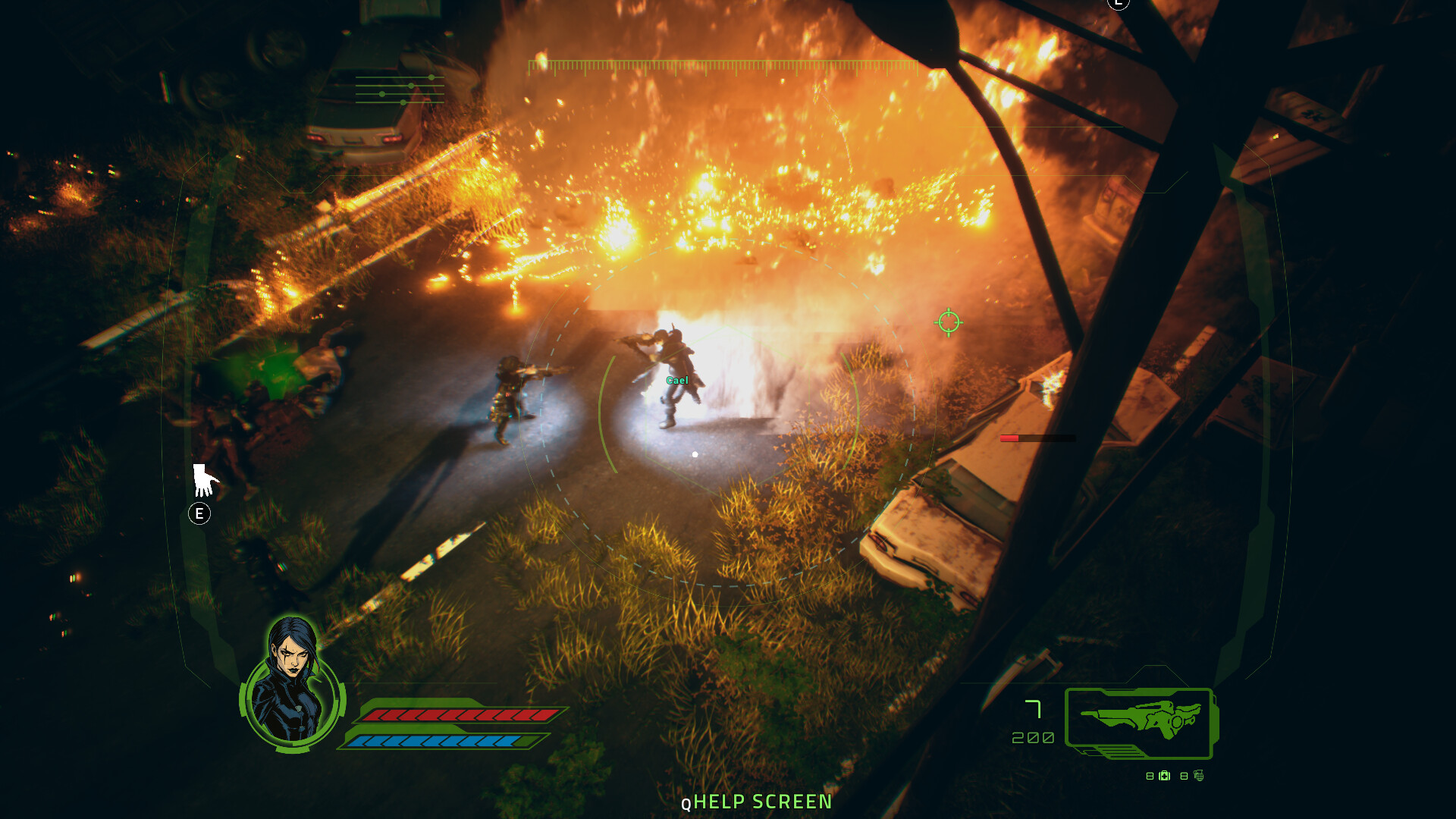Click the ammo count reading 200
This screenshot has height=819, width=1456.
click(1031, 736)
